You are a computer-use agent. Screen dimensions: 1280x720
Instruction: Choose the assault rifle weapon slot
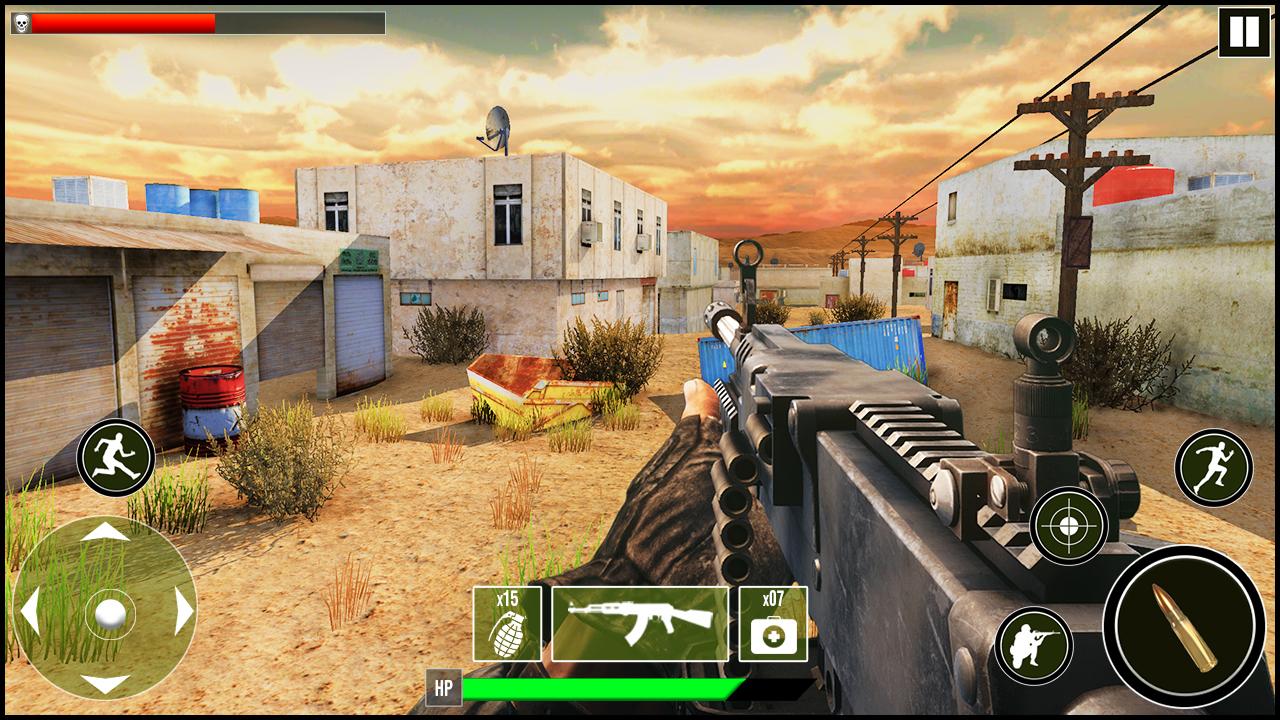pyautogui.click(x=640, y=624)
